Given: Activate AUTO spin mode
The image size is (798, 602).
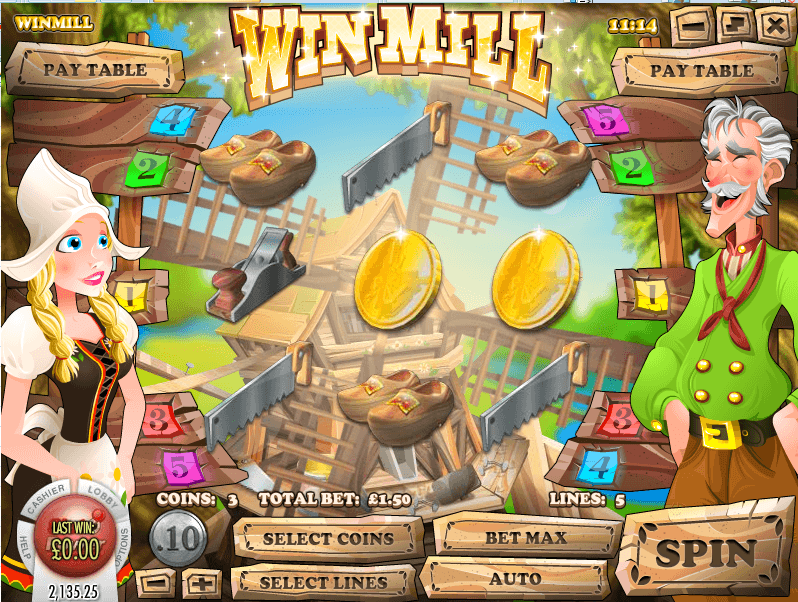Looking at the screenshot, I should coord(514,579).
